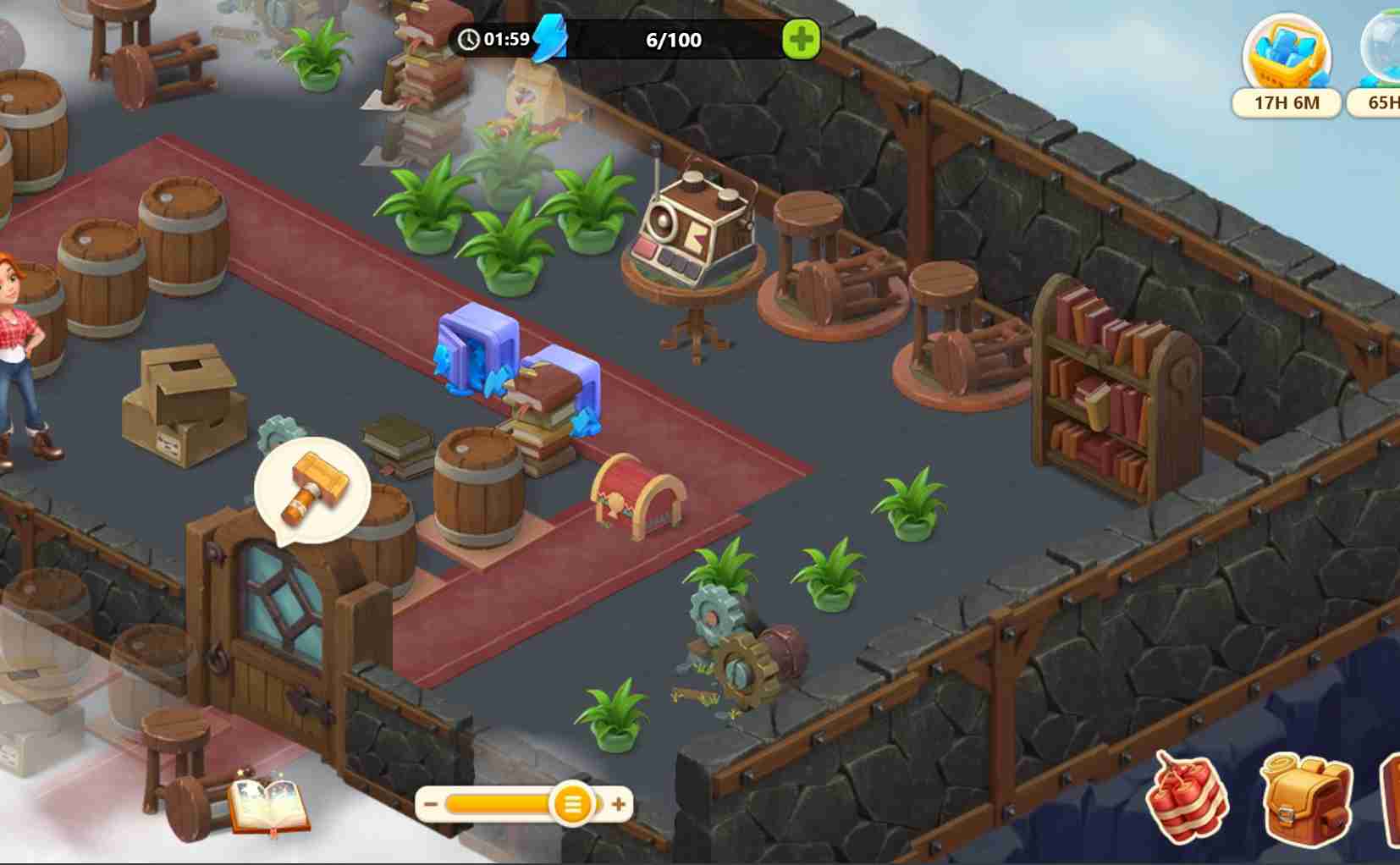Select the hammer repair bubble
1400x865 pixels.
coord(313,489)
